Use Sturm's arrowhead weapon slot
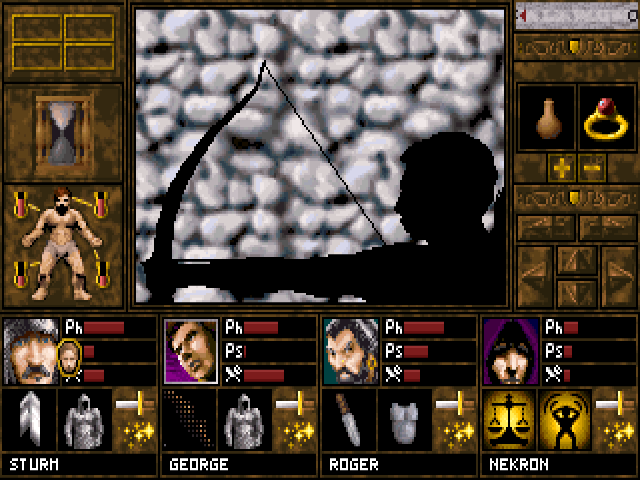640x480 pixels. coord(28,418)
